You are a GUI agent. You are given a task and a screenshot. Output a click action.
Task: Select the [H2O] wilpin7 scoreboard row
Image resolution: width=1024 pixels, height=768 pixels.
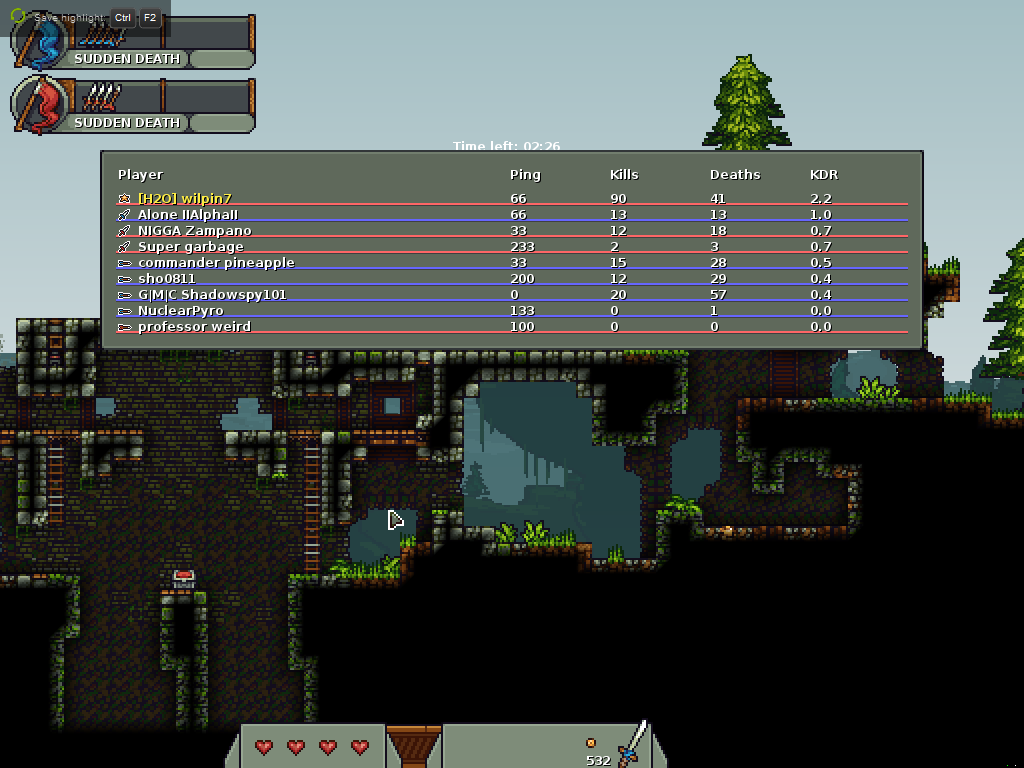(x=185, y=199)
